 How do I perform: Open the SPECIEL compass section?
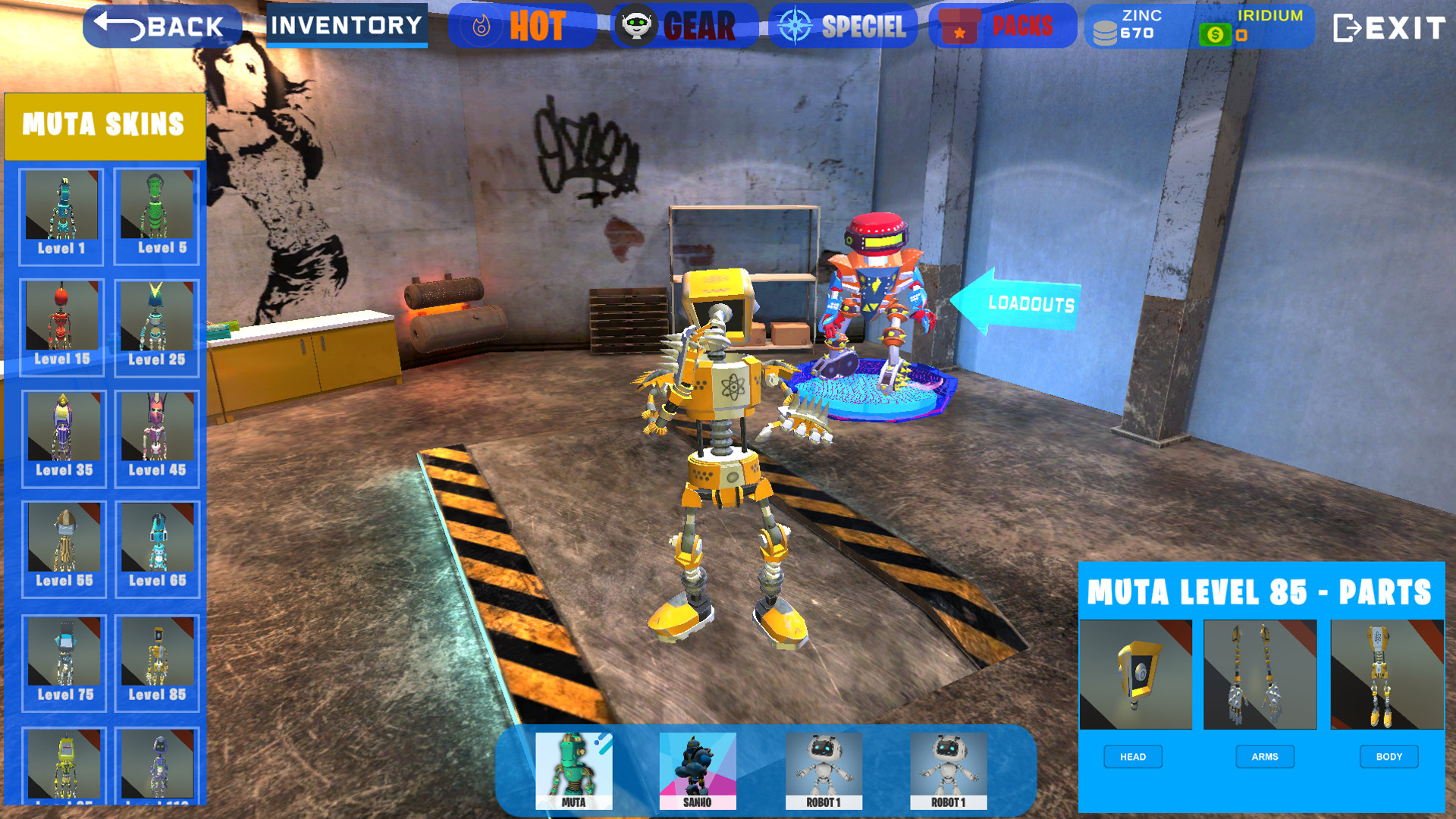click(793, 25)
